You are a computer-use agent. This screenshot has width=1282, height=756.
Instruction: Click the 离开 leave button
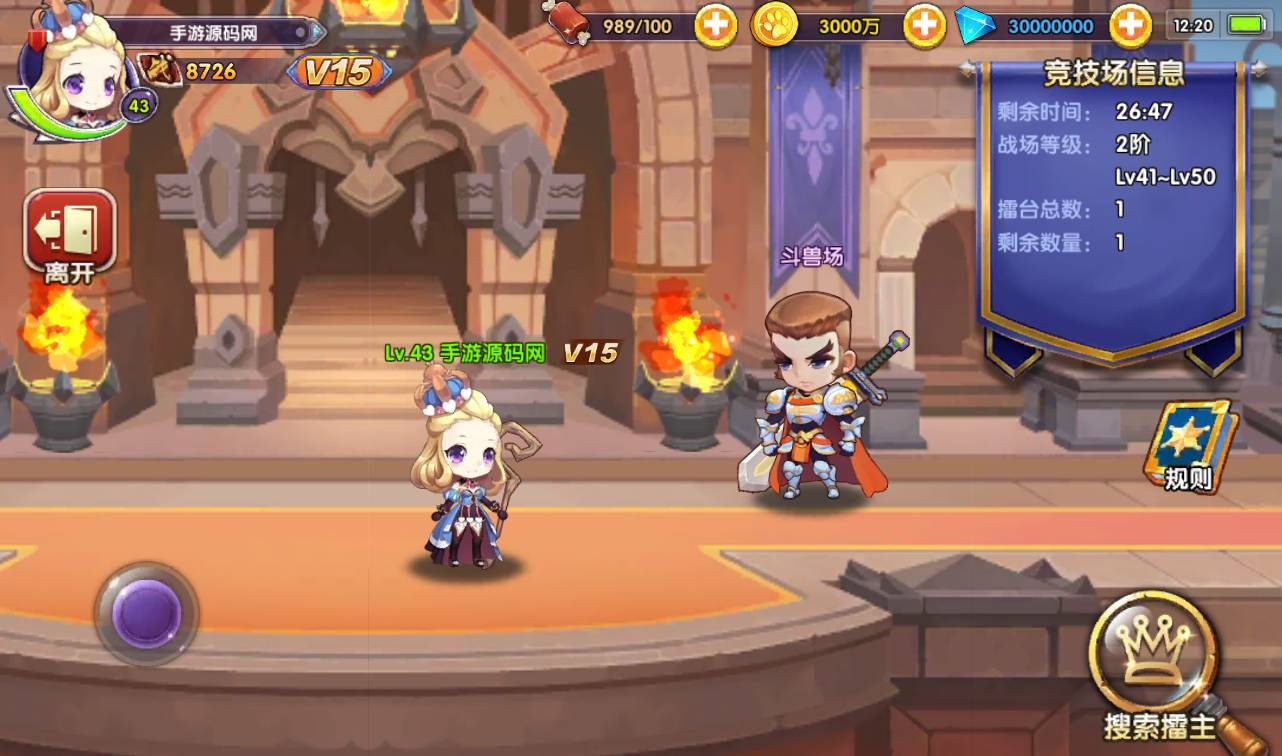[69, 234]
